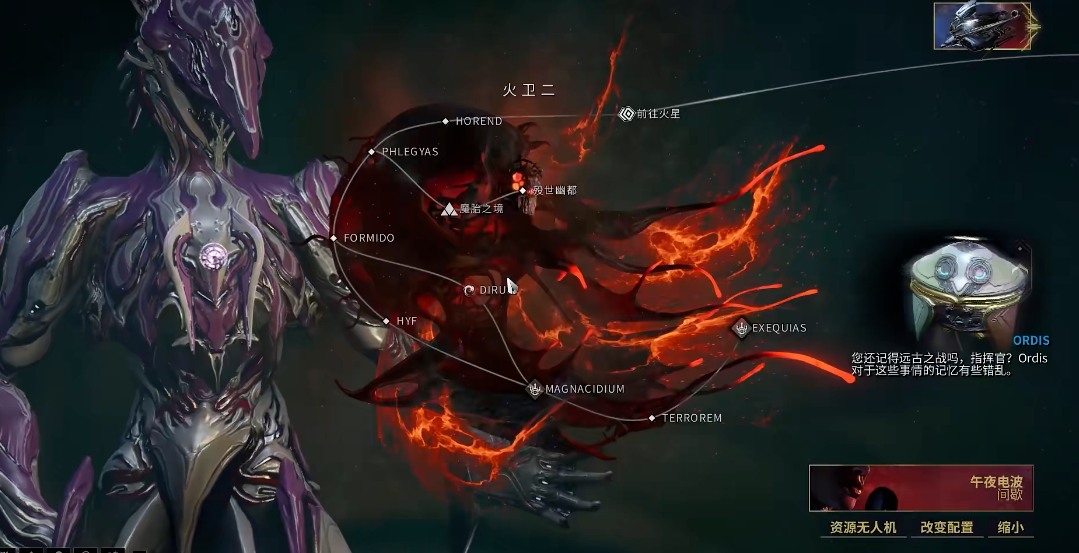1079x553 pixels.
Task: Travel via the 前往火星 junction
Action: pos(627,114)
